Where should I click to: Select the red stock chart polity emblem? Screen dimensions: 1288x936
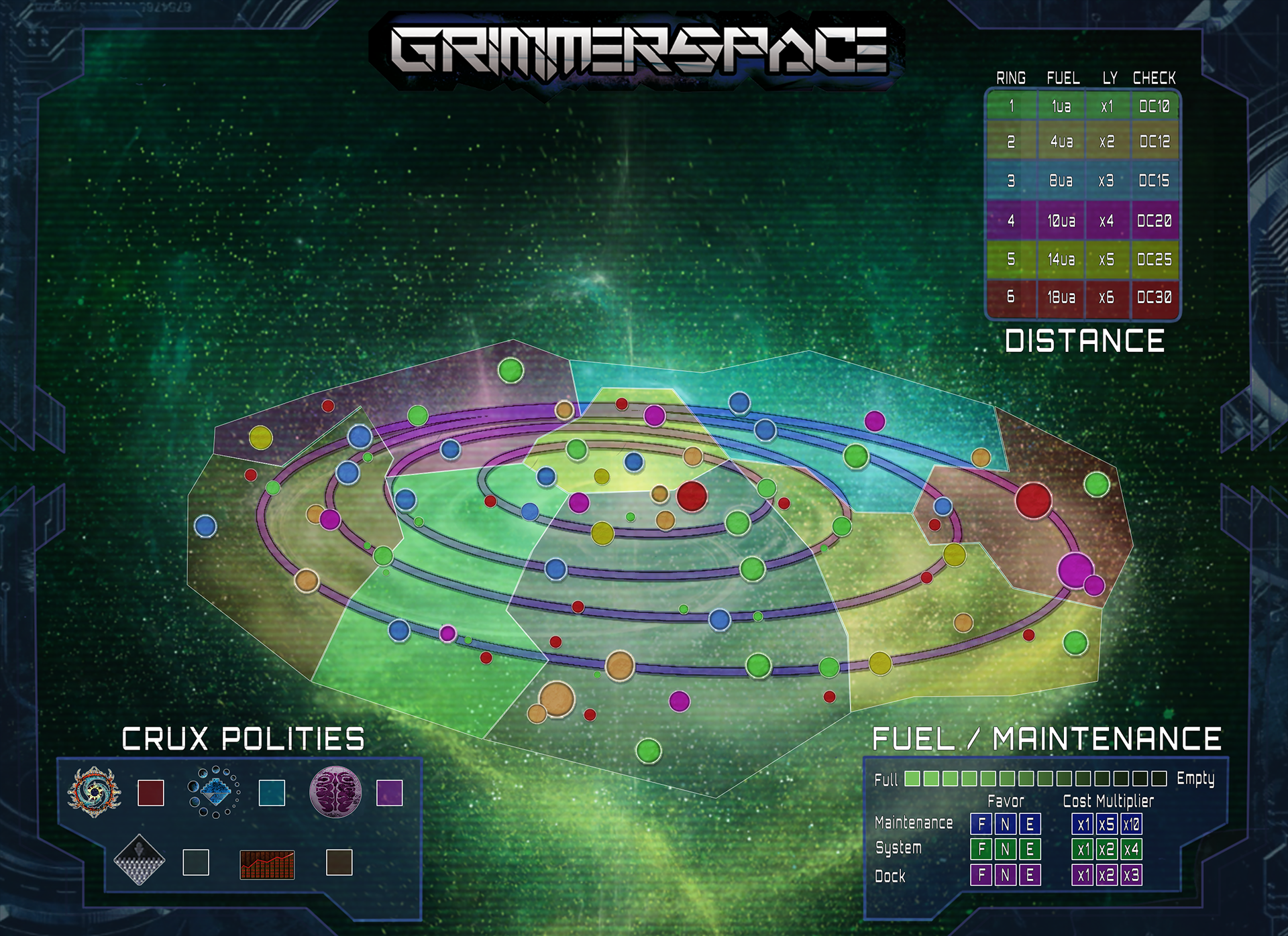[267, 864]
